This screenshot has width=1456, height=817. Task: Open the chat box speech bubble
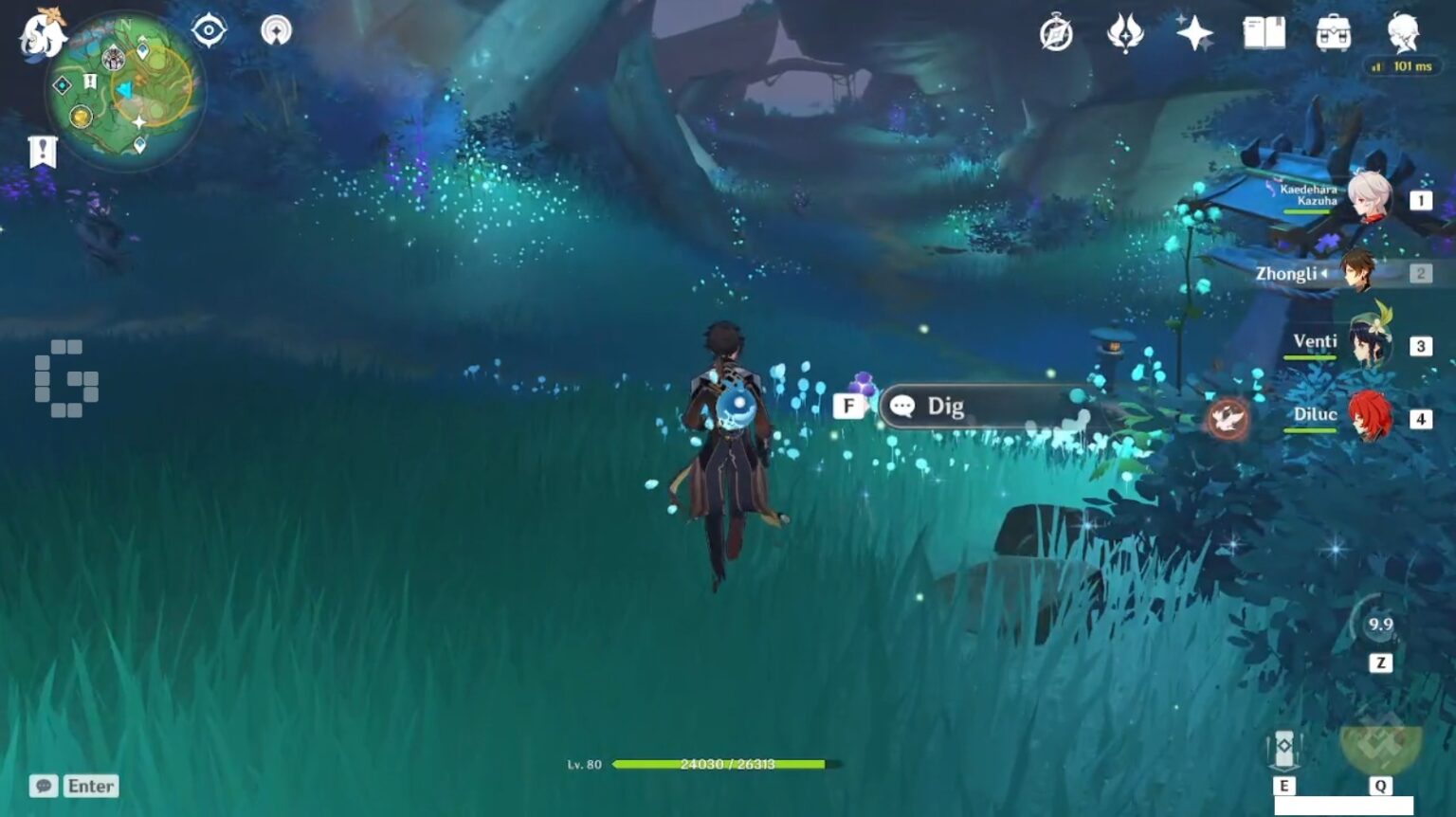pos(44,786)
